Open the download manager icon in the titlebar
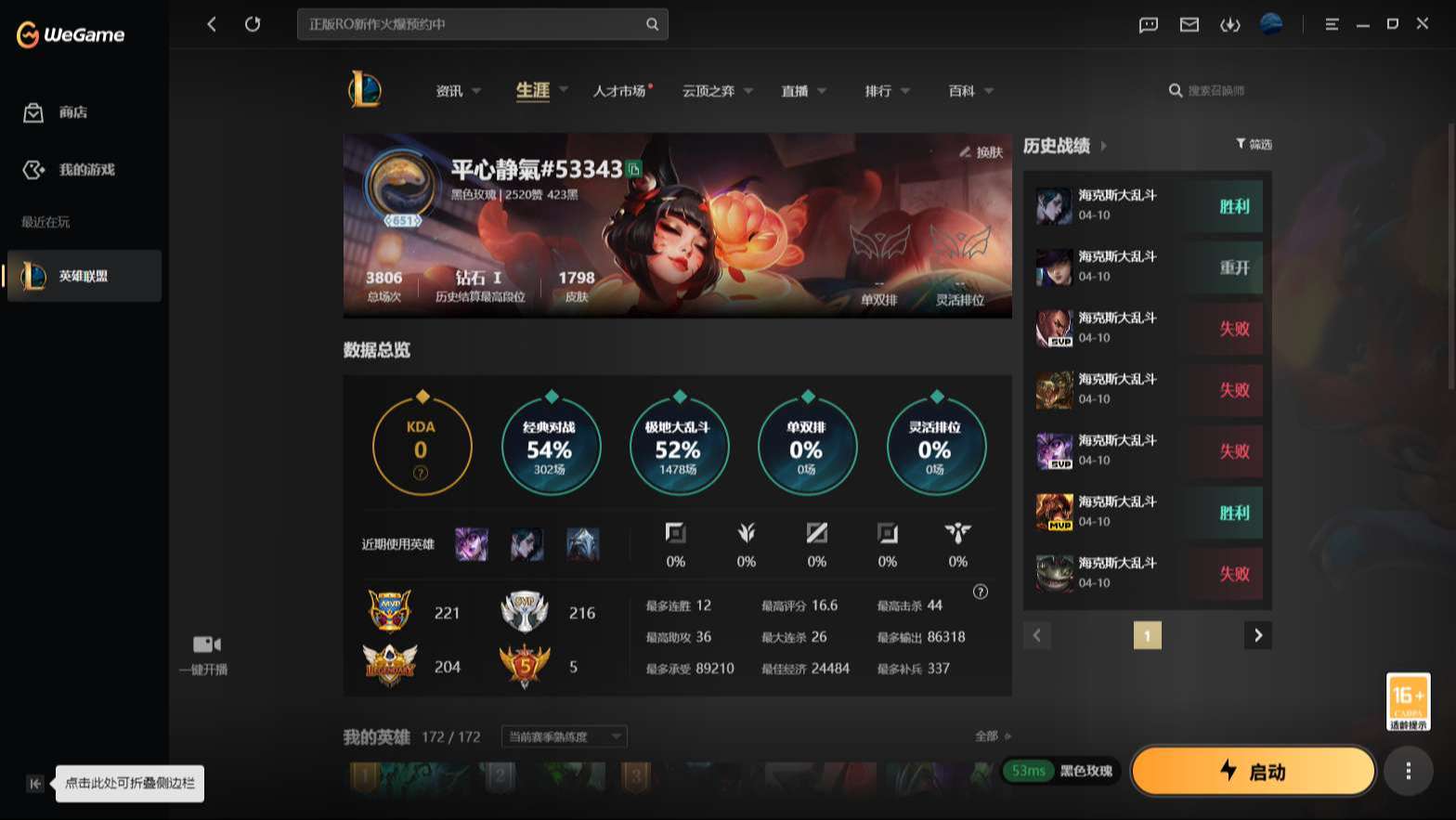 click(x=1229, y=25)
